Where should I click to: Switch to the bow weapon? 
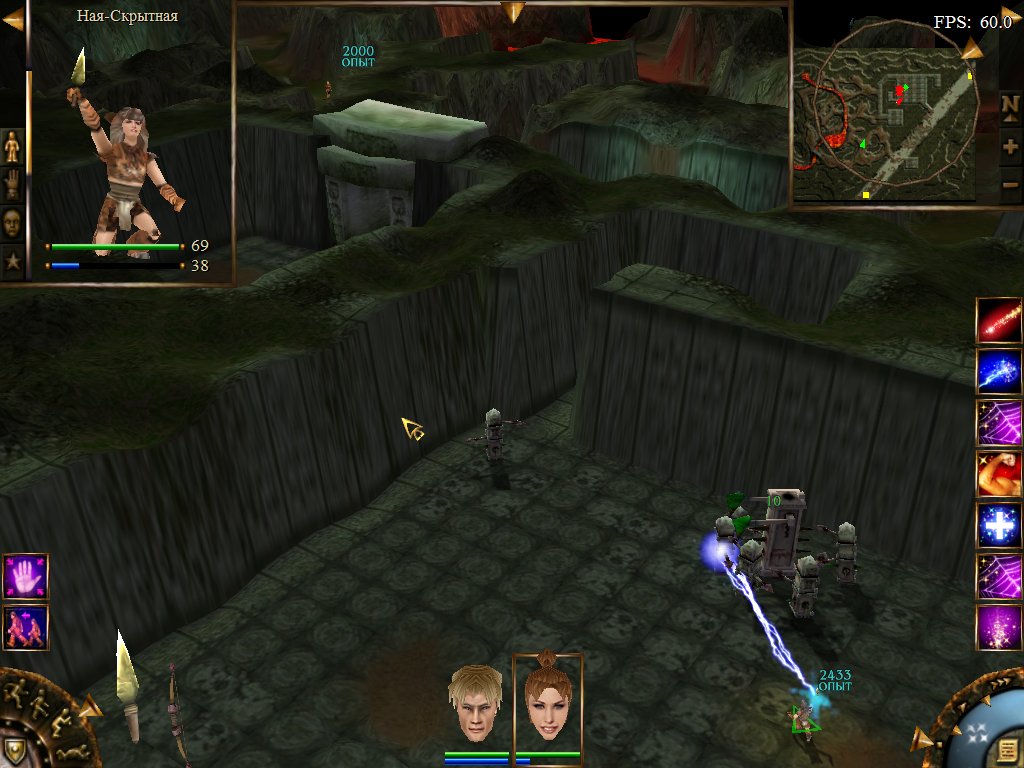176,712
